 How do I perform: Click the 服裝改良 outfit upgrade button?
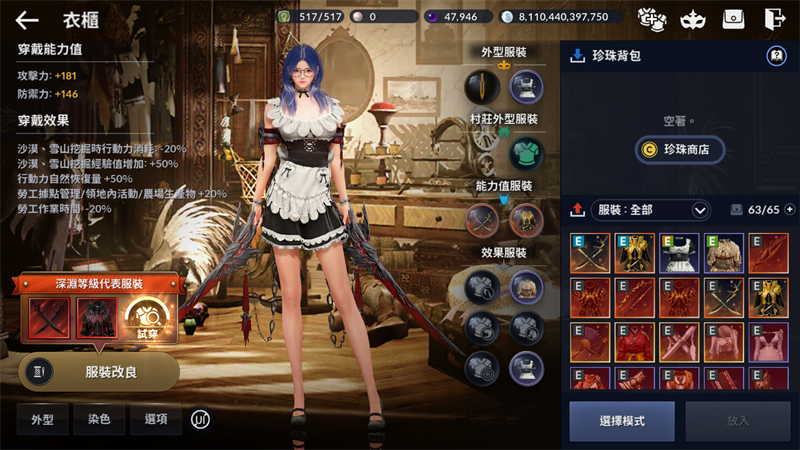[99, 371]
